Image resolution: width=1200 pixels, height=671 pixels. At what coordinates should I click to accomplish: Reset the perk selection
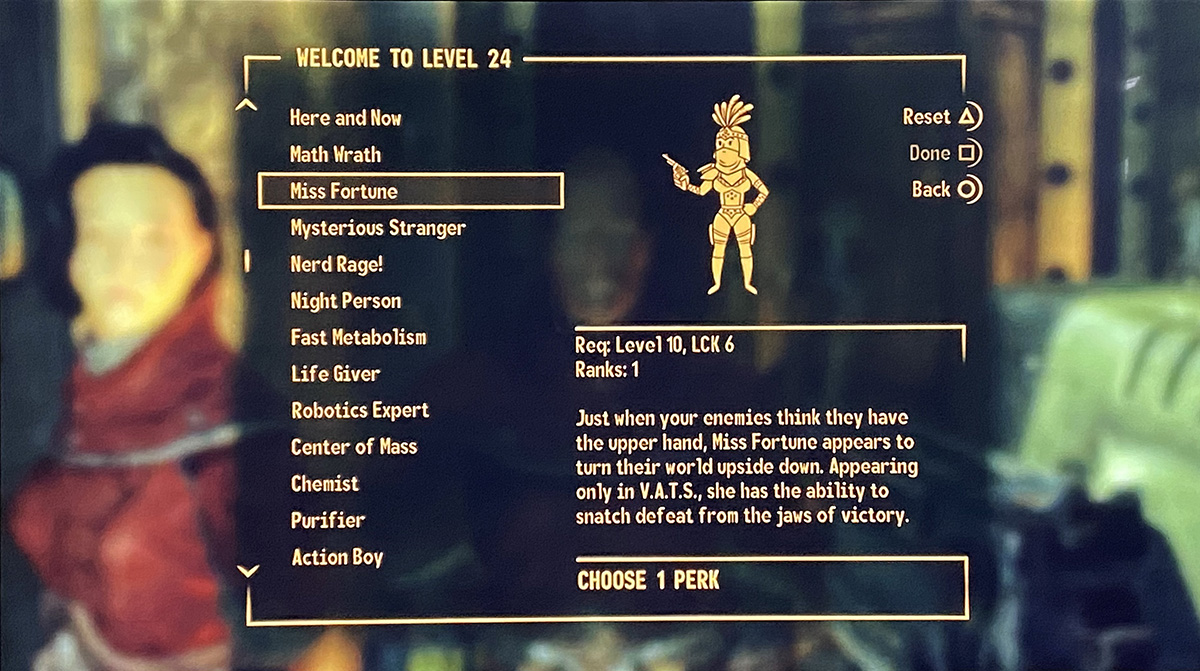941,117
